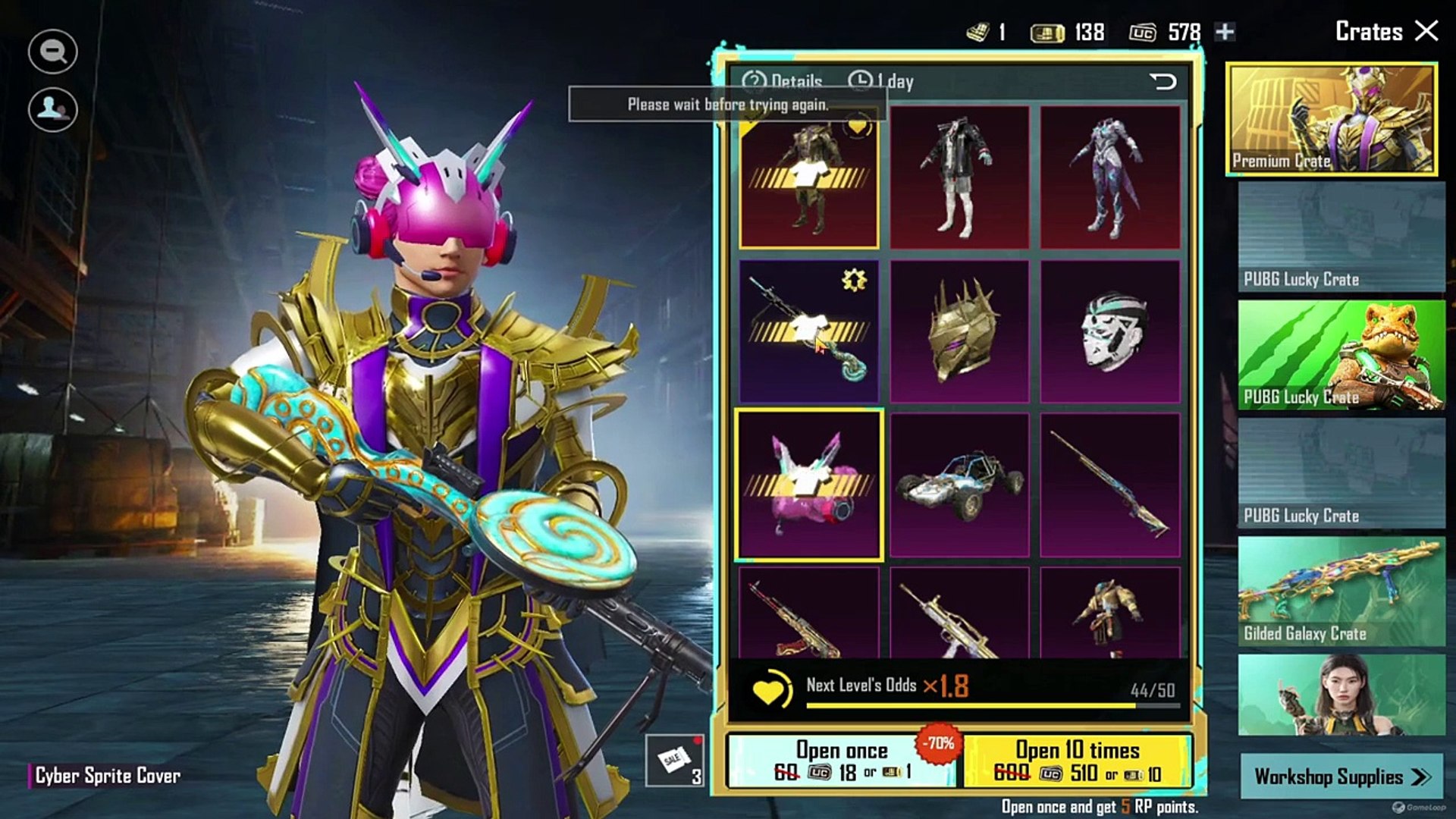The width and height of the screenshot is (1456, 819).
Task: Zoom out the character preview
Action: point(52,52)
